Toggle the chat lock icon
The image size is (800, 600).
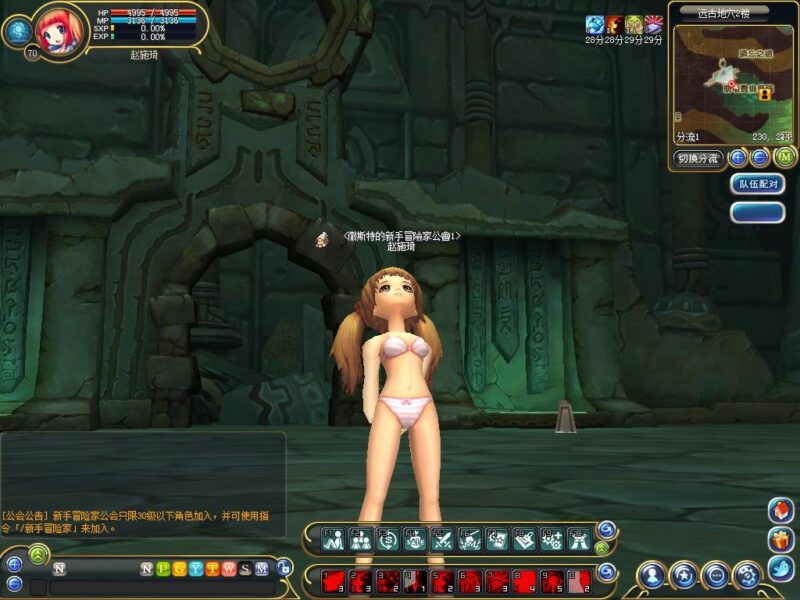click(284, 567)
